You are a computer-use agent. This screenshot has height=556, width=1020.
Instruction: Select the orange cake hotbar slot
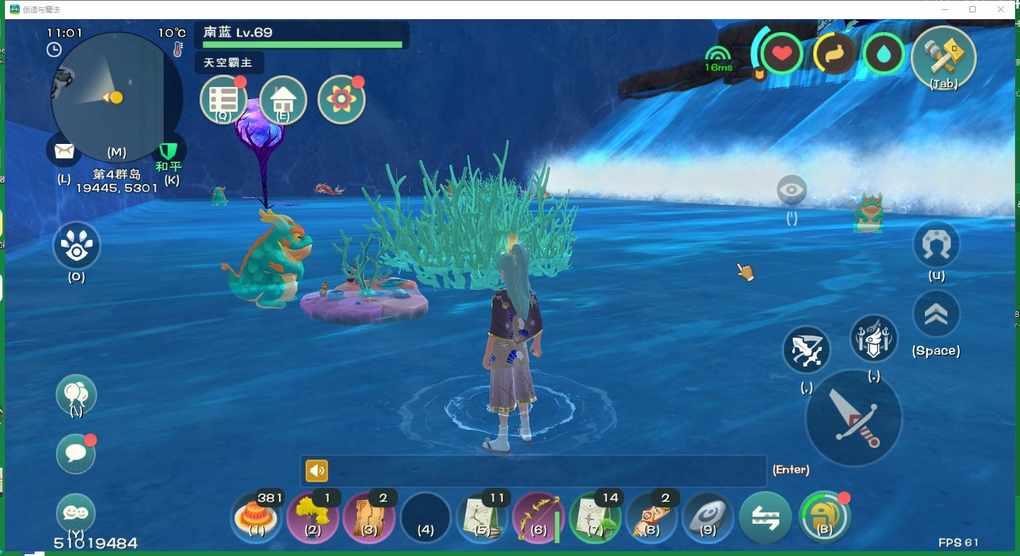[x=256, y=517]
